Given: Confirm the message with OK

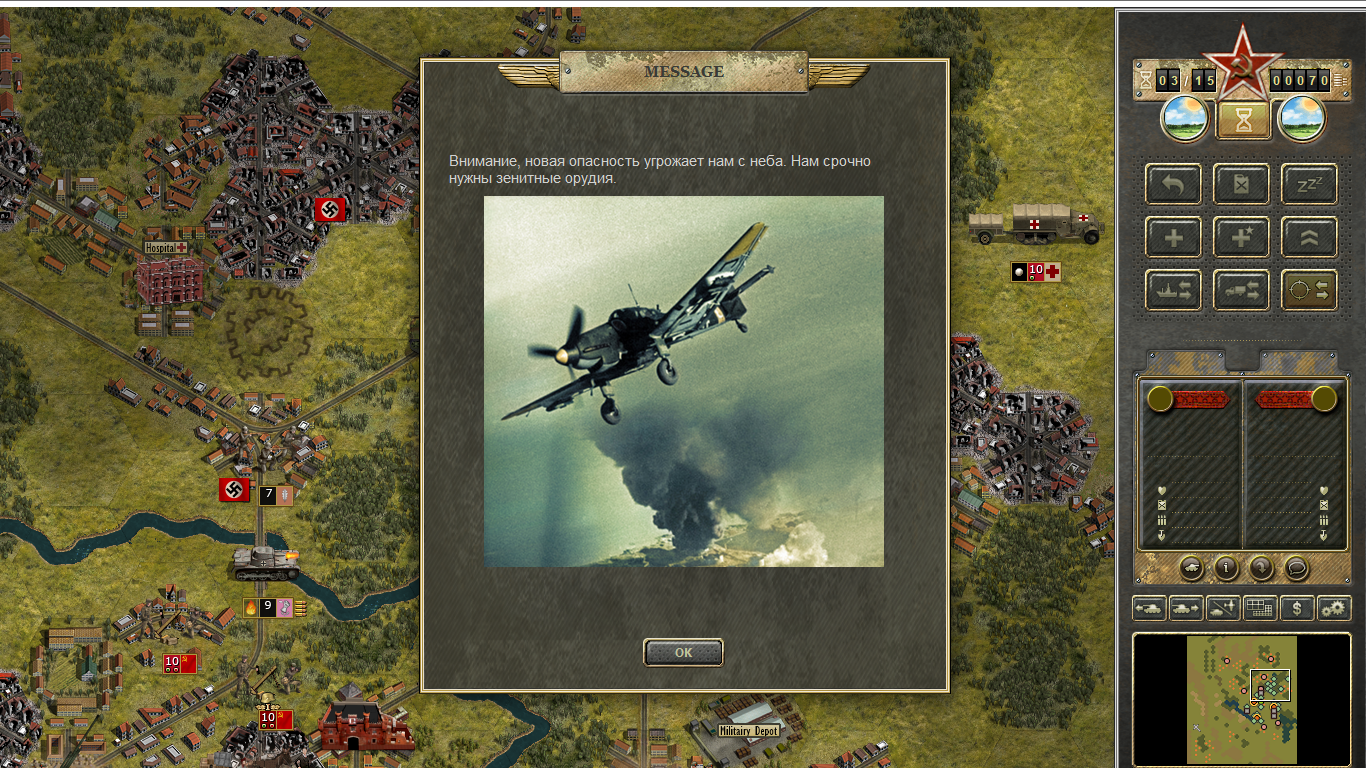Looking at the screenshot, I should click(683, 652).
